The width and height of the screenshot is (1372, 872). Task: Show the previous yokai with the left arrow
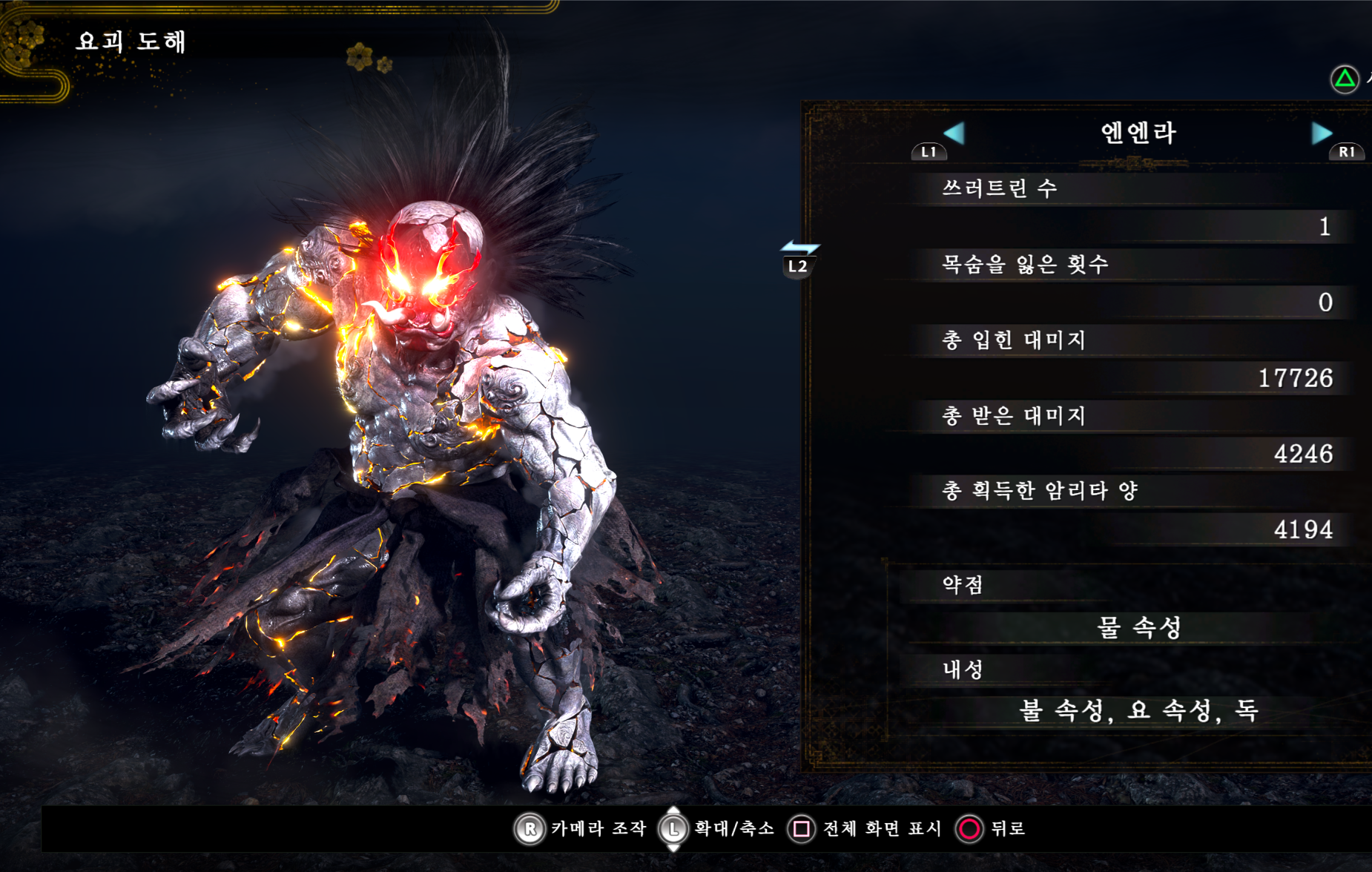[x=954, y=133]
